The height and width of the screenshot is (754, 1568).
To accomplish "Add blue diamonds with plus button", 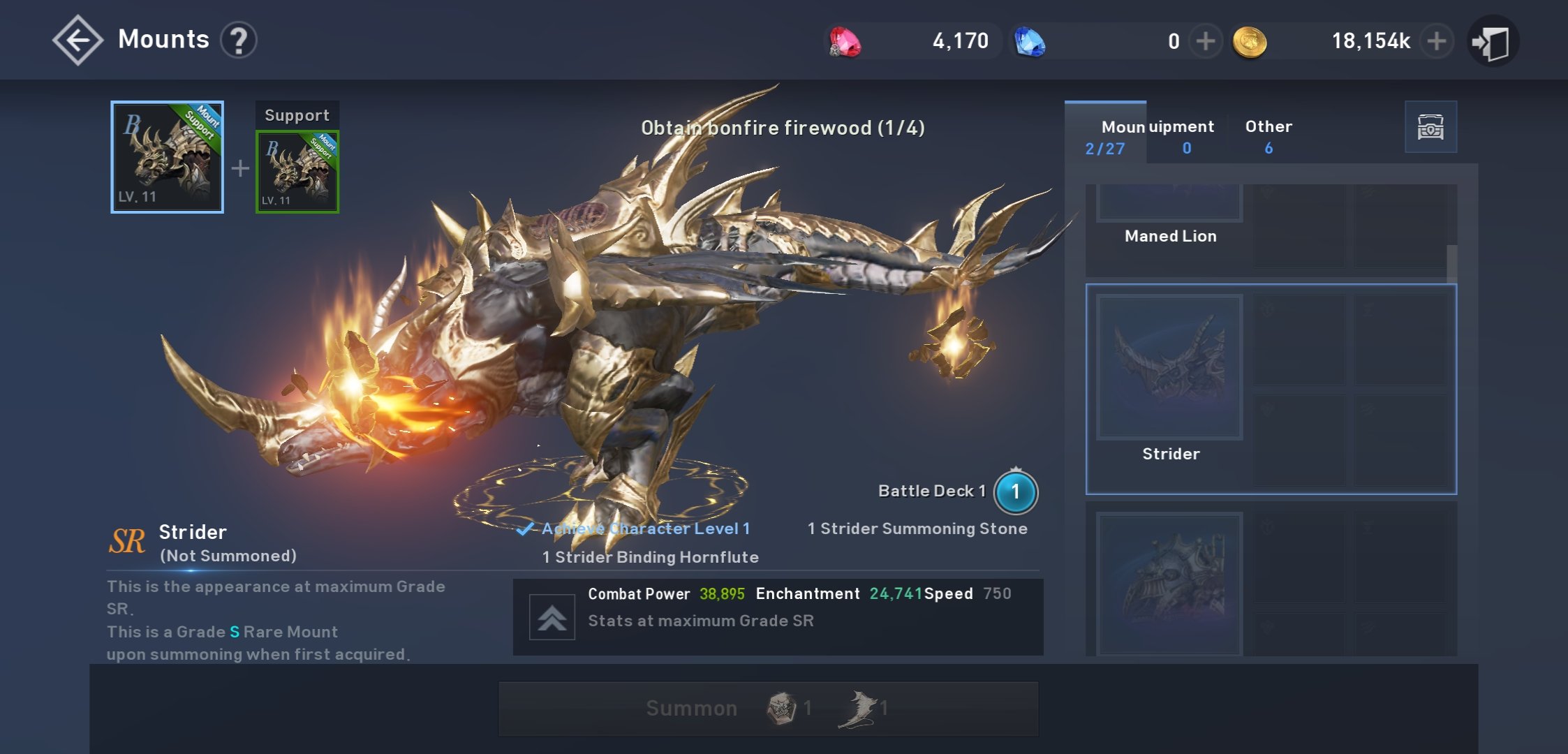I will pos(1205,41).
